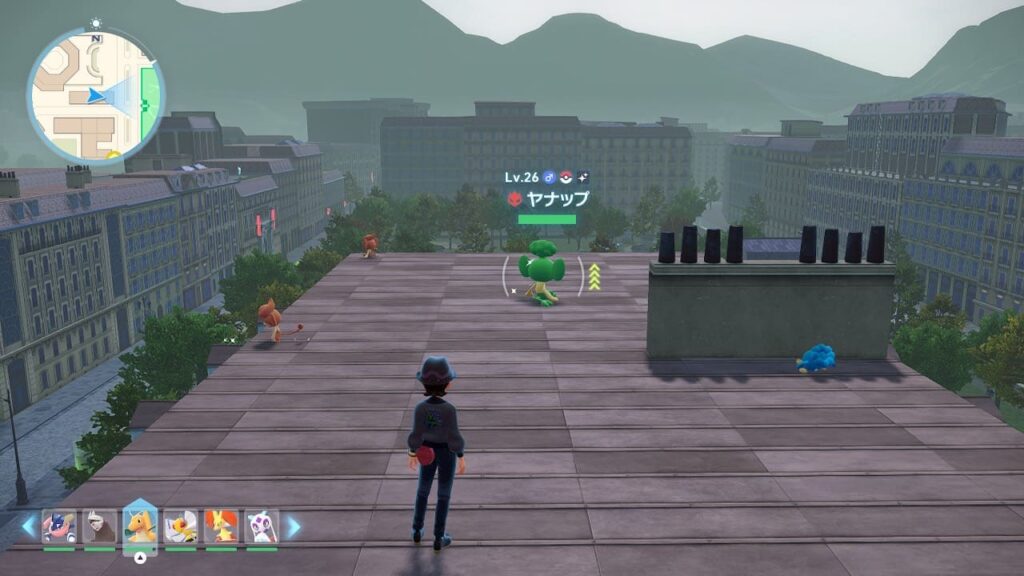Viewport: 1024px width, 576px height.
Task: Select Greninja in the party bar
Action: pyautogui.click(x=59, y=526)
